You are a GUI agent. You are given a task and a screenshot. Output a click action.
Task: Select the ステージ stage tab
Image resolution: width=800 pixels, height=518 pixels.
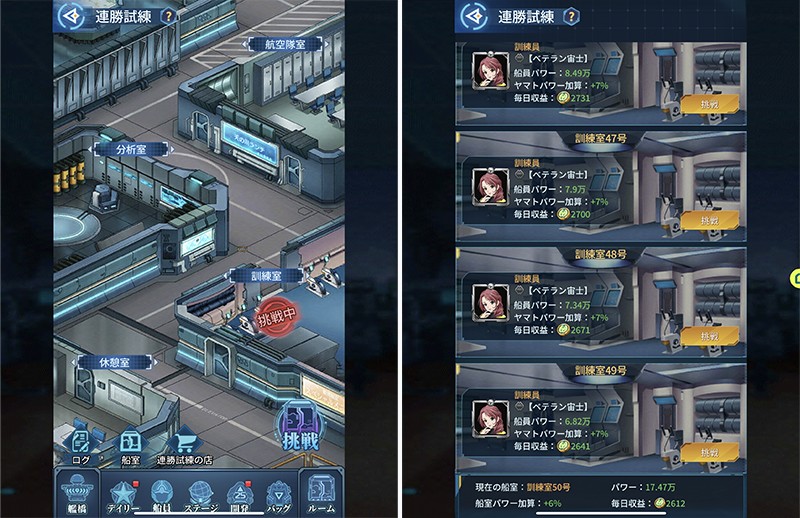coord(200,493)
